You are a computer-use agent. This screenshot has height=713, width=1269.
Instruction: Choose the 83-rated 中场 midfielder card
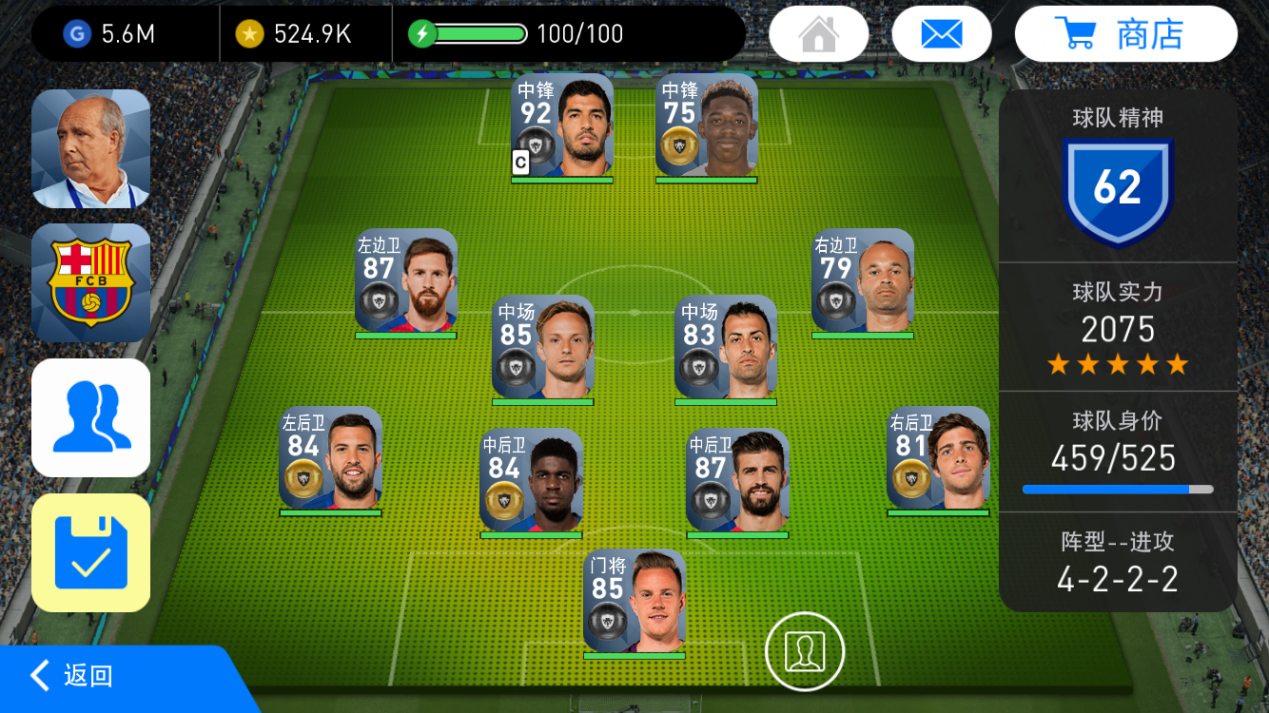[725, 349]
